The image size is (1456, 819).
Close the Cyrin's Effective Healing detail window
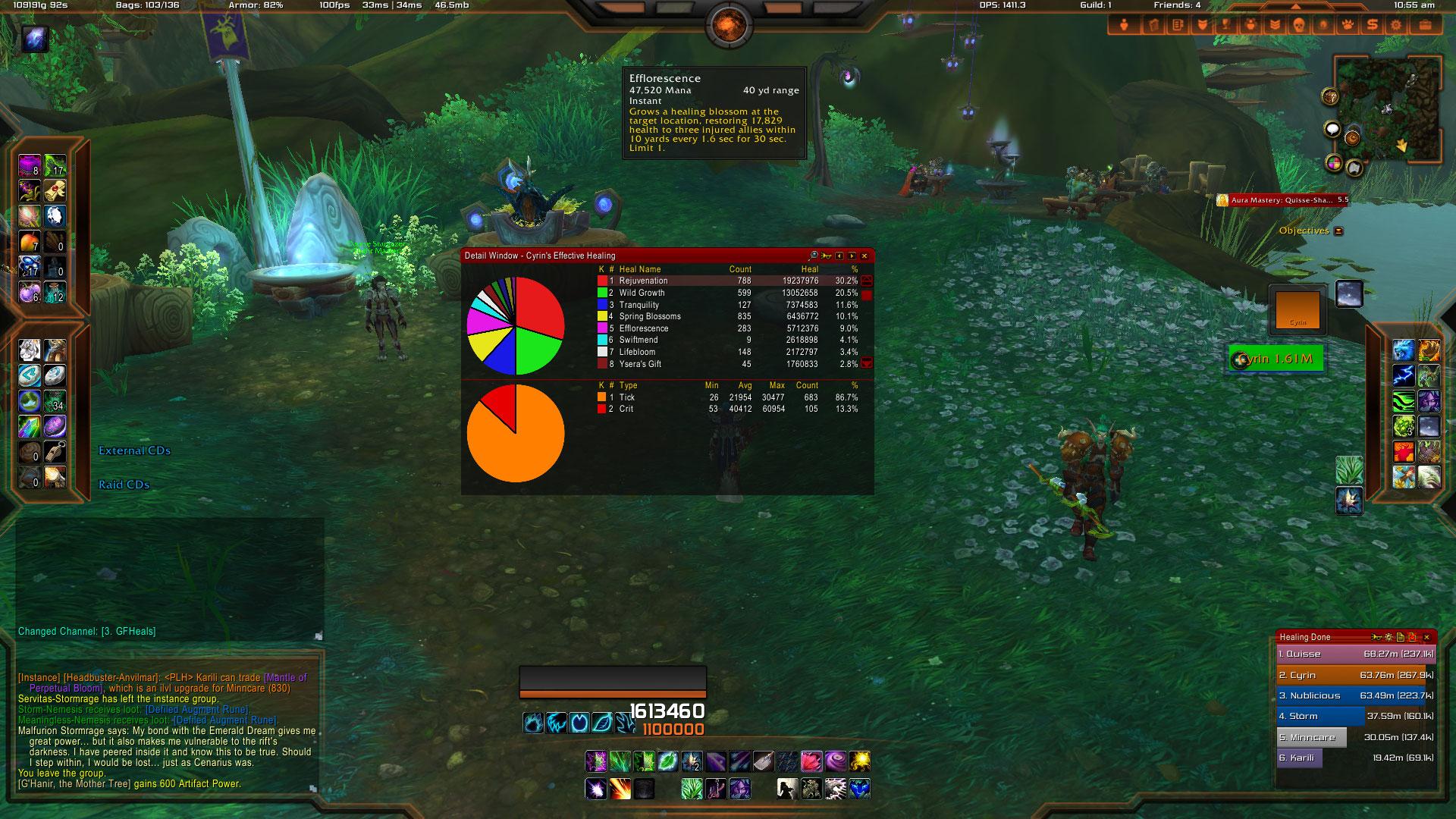click(x=864, y=256)
